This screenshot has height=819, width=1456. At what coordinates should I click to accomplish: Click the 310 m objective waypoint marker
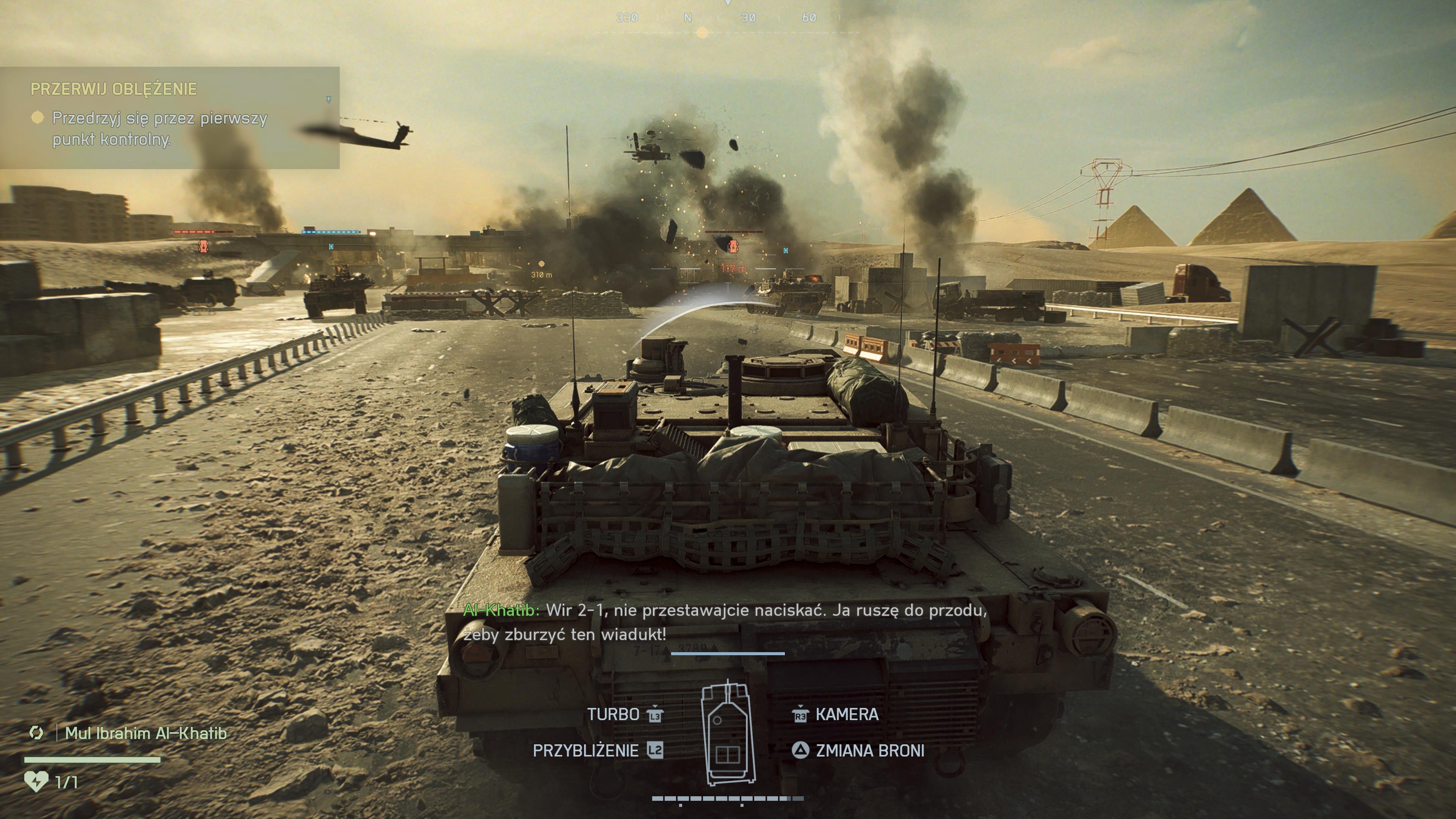(541, 264)
